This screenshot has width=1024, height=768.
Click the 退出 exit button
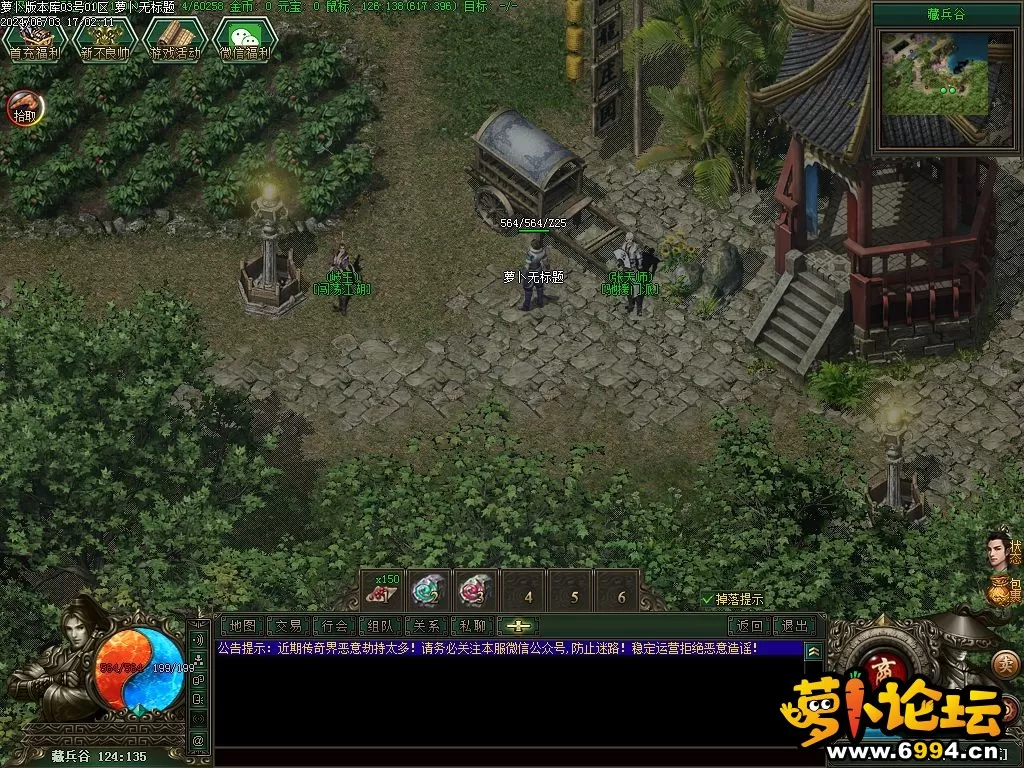coord(796,626)
